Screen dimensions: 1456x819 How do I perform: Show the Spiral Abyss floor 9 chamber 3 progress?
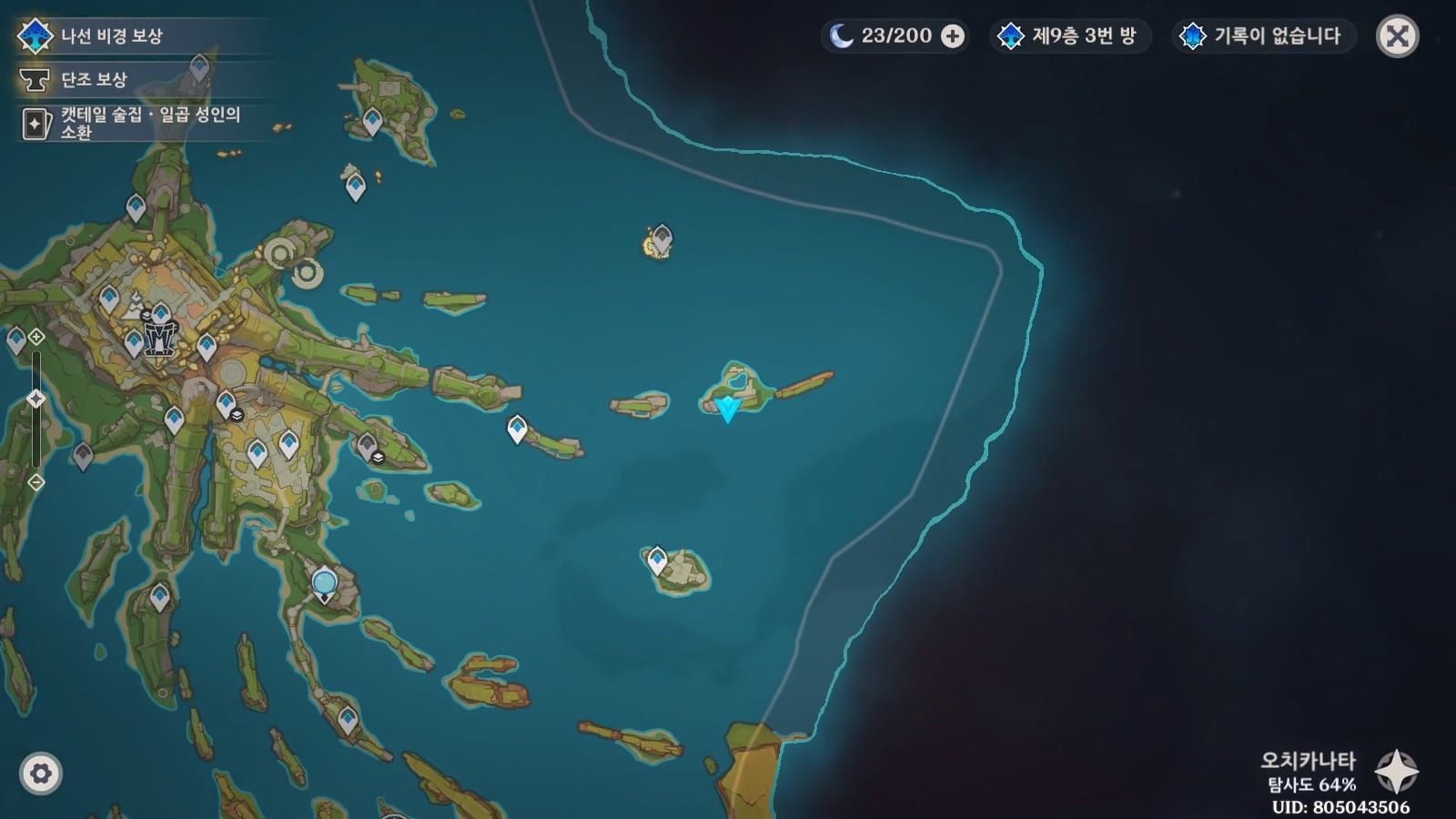click(1069, 36)
